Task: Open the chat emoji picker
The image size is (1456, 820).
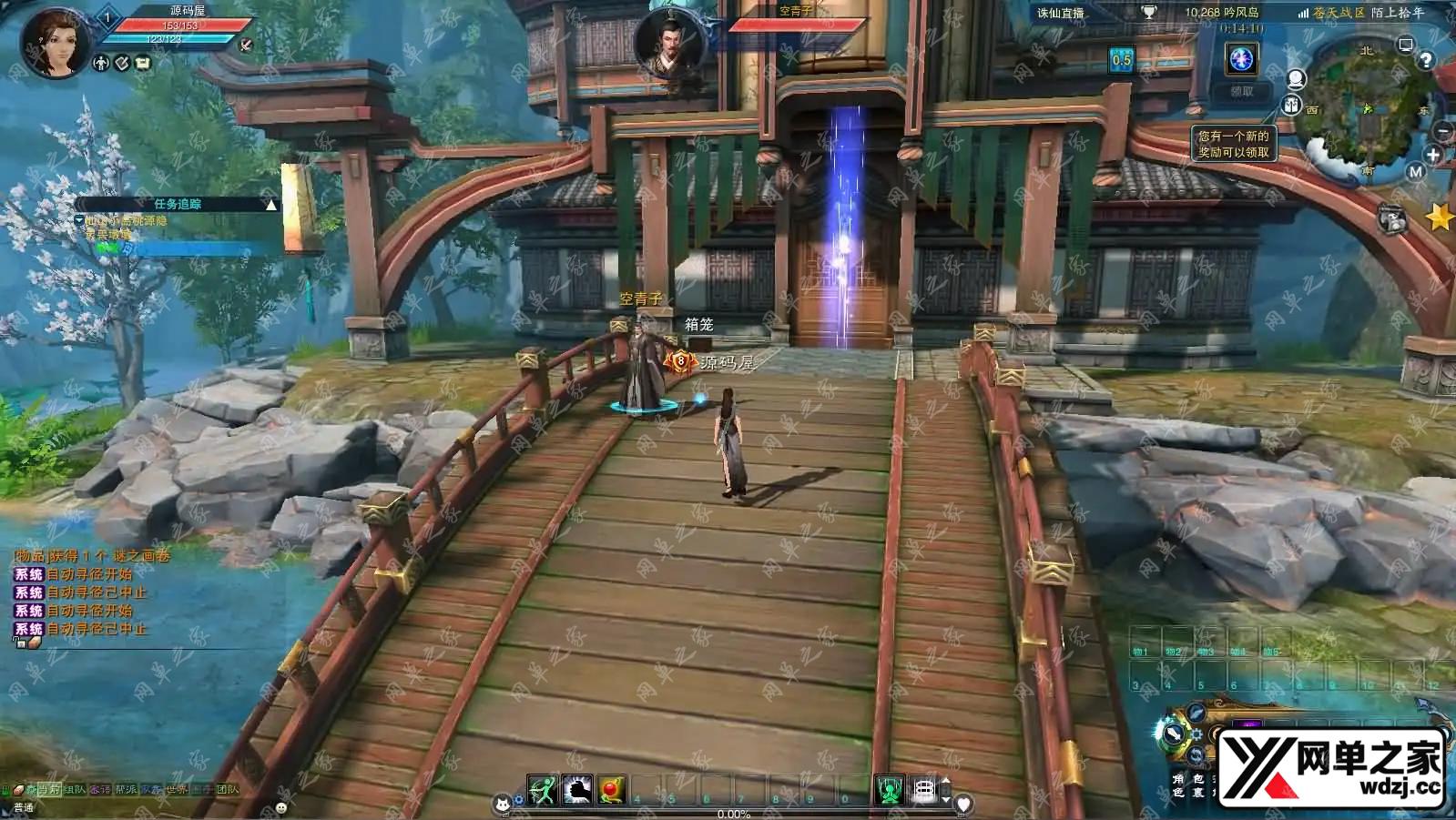Action: [280, 807]
